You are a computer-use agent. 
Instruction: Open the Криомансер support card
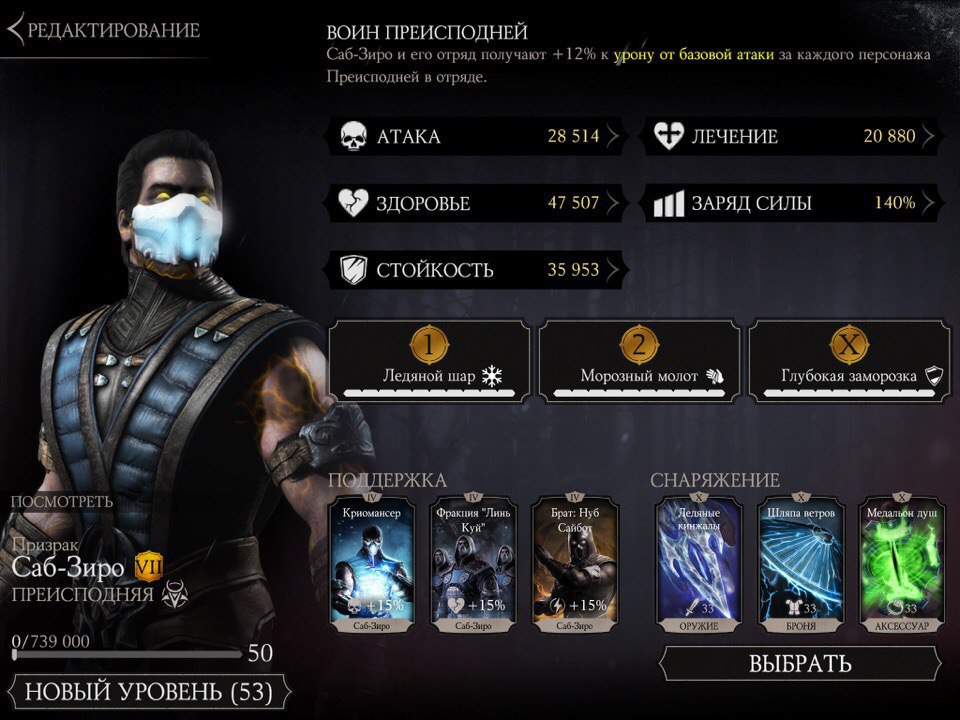pos(370,565)
